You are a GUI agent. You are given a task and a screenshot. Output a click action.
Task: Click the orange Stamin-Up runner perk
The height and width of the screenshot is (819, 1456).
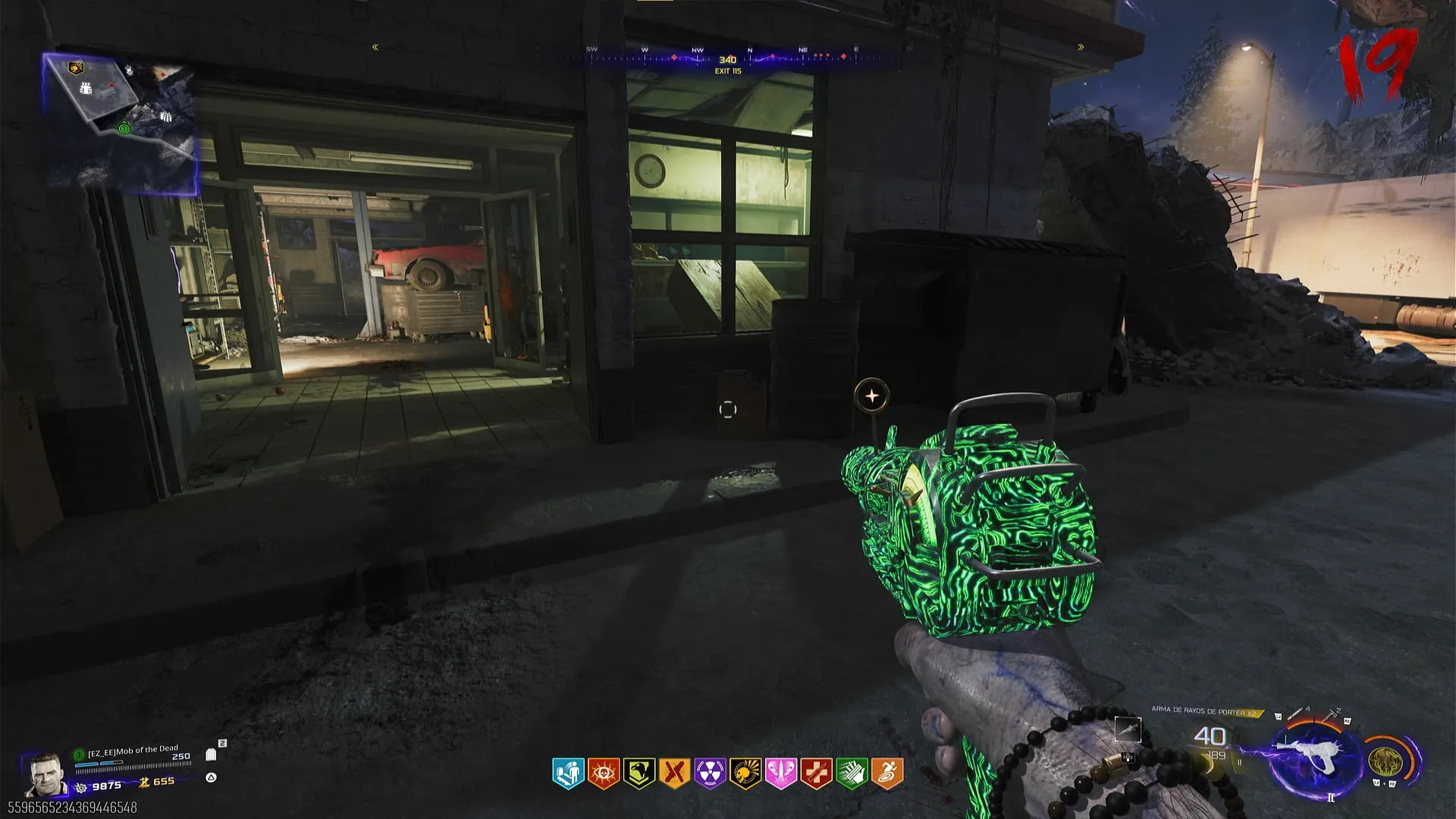[x=887, y=773]
